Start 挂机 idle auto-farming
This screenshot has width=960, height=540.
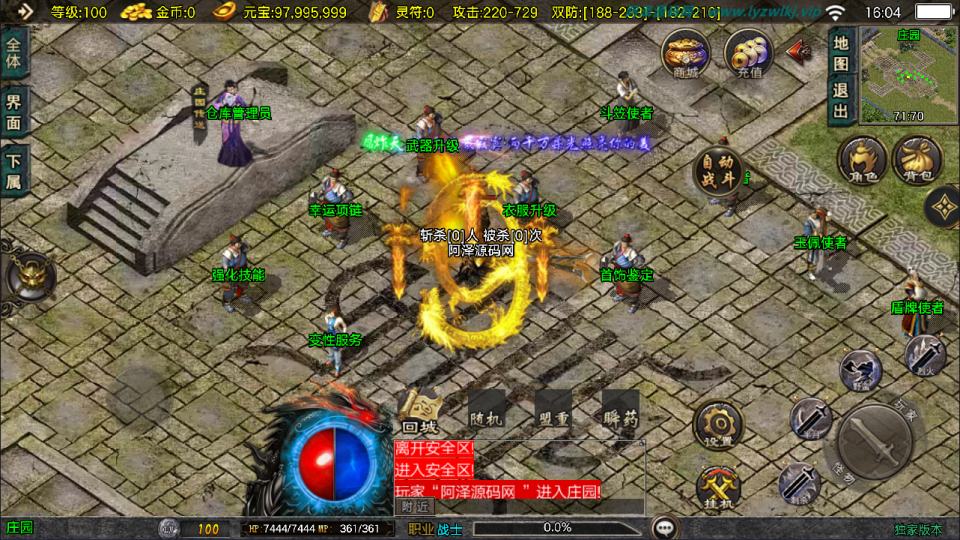(x=720, y=487)
